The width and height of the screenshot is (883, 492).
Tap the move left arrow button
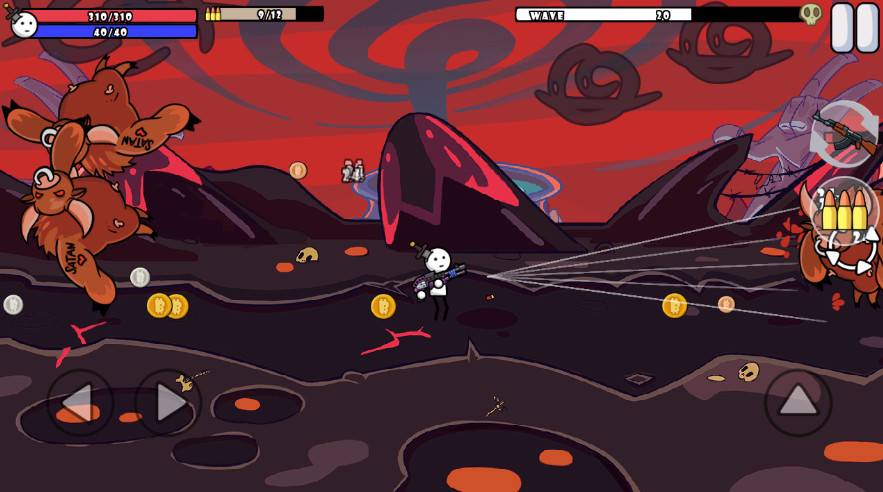coord(80,402)
